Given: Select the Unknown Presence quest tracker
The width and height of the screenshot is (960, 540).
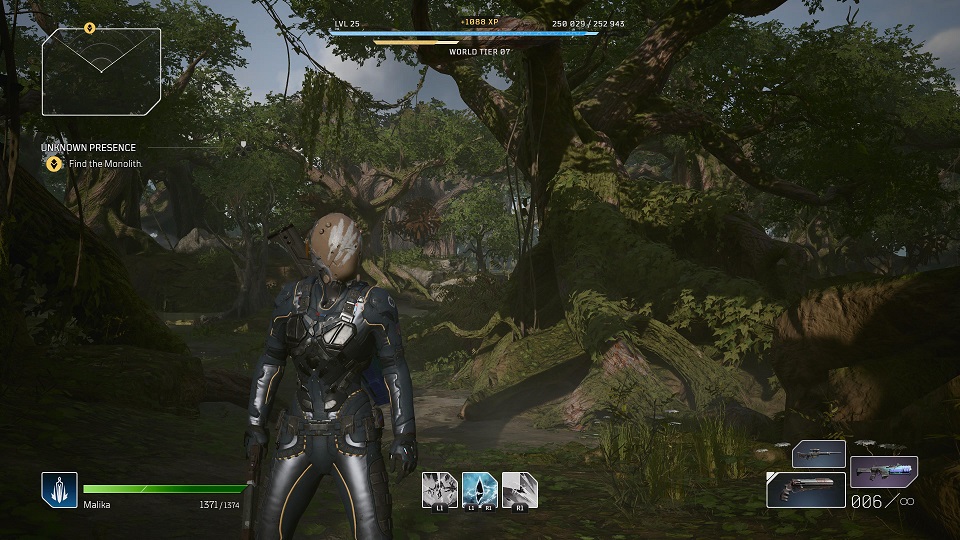Looking at the screenshot, I should tap(89, 148).
